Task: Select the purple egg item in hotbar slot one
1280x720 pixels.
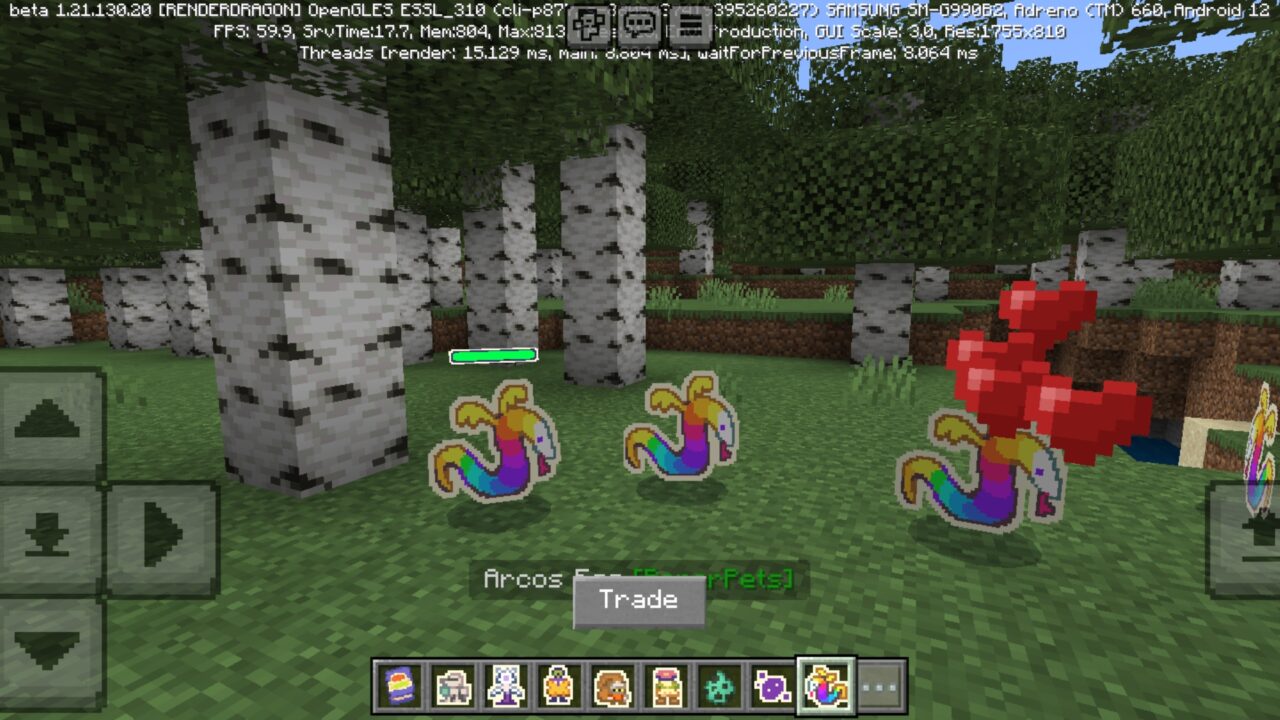Action: click(x=397, y=684)
